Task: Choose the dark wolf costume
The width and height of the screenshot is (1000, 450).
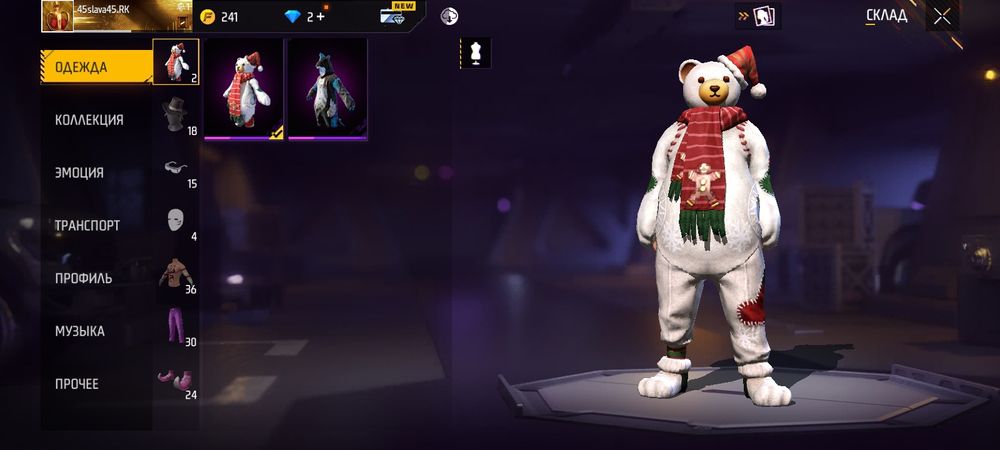Action: click(327, 89)
